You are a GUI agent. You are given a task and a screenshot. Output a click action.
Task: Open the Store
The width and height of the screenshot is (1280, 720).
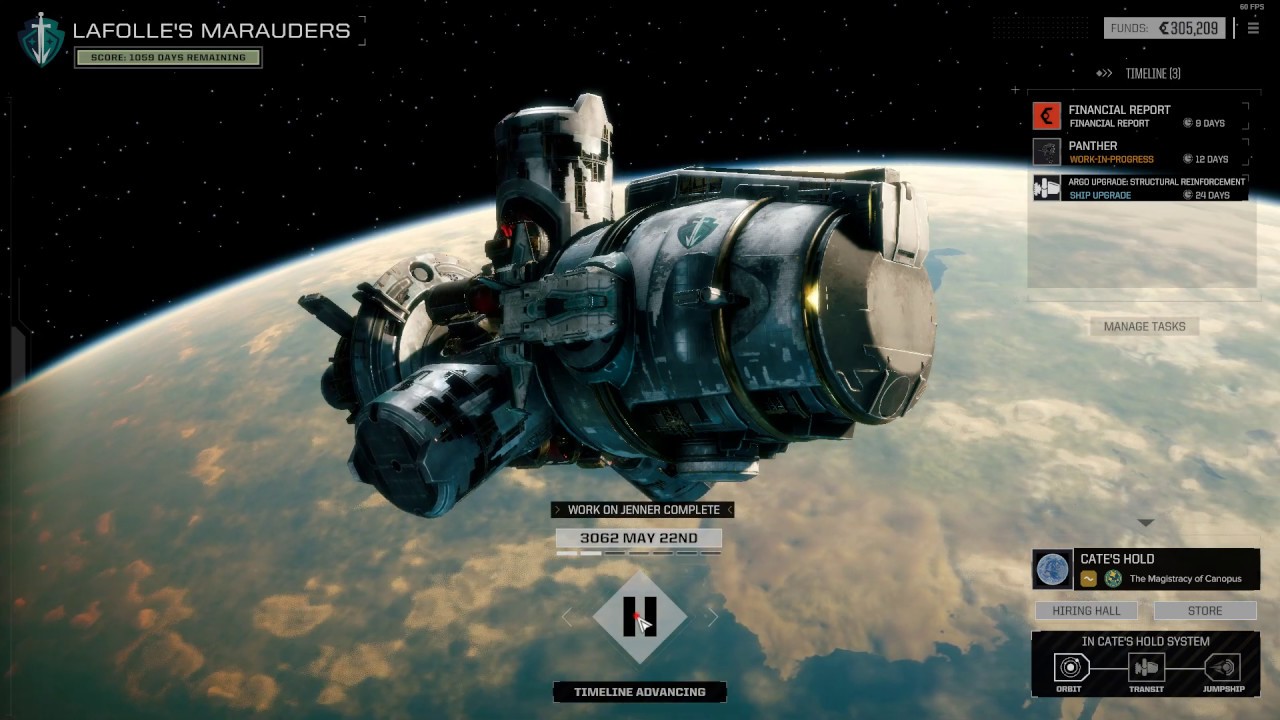click(1204, 610)
